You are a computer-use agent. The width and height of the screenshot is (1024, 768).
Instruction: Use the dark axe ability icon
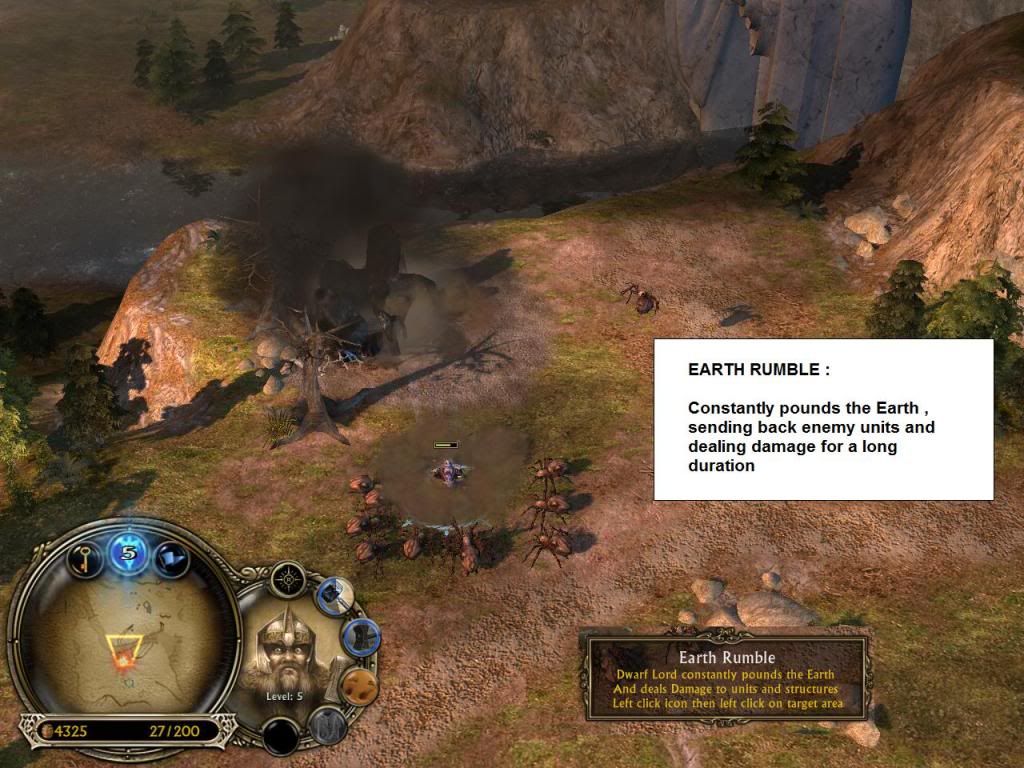pyautogui.click(x=359, y=637)
